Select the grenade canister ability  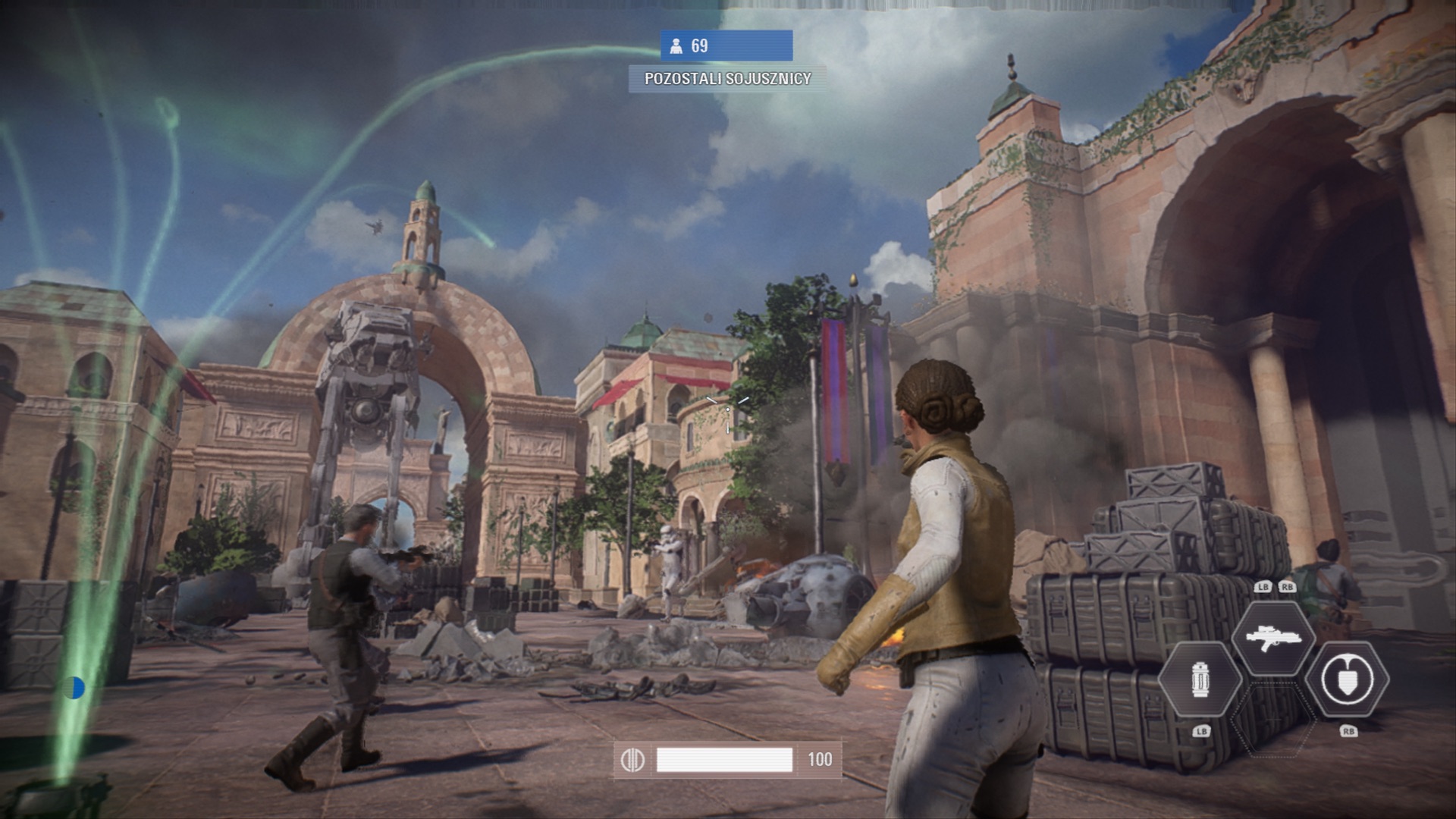[1200, 679]
